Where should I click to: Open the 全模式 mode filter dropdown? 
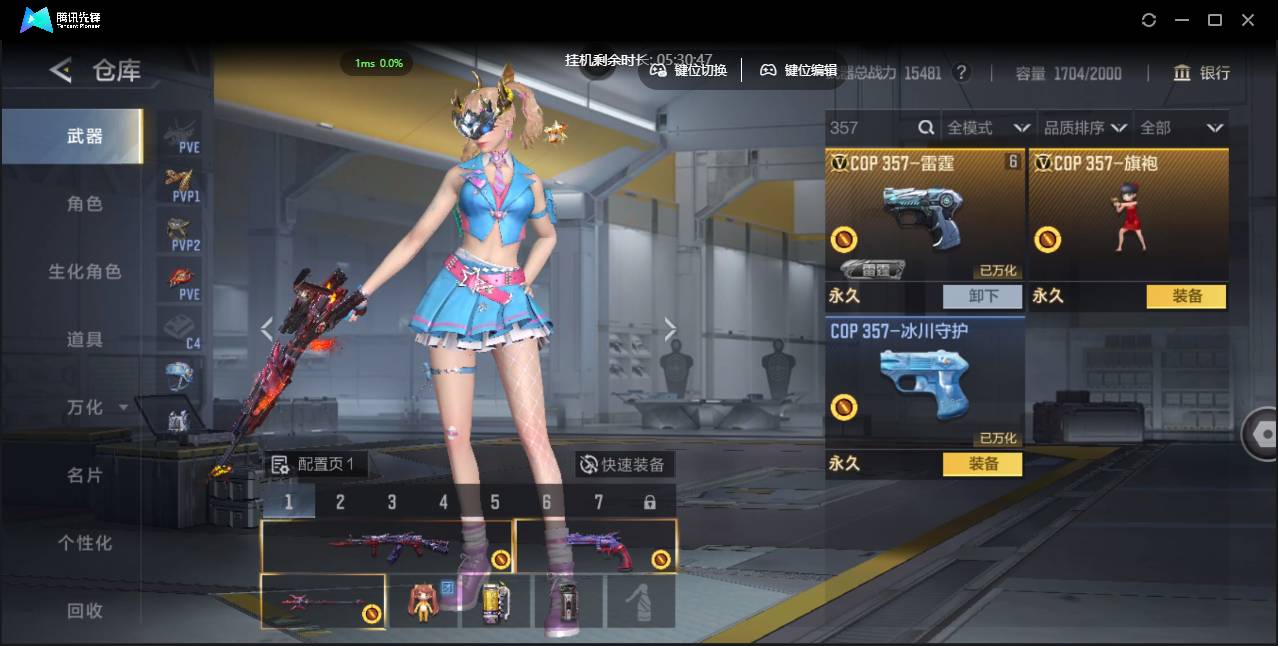point(988,128)
